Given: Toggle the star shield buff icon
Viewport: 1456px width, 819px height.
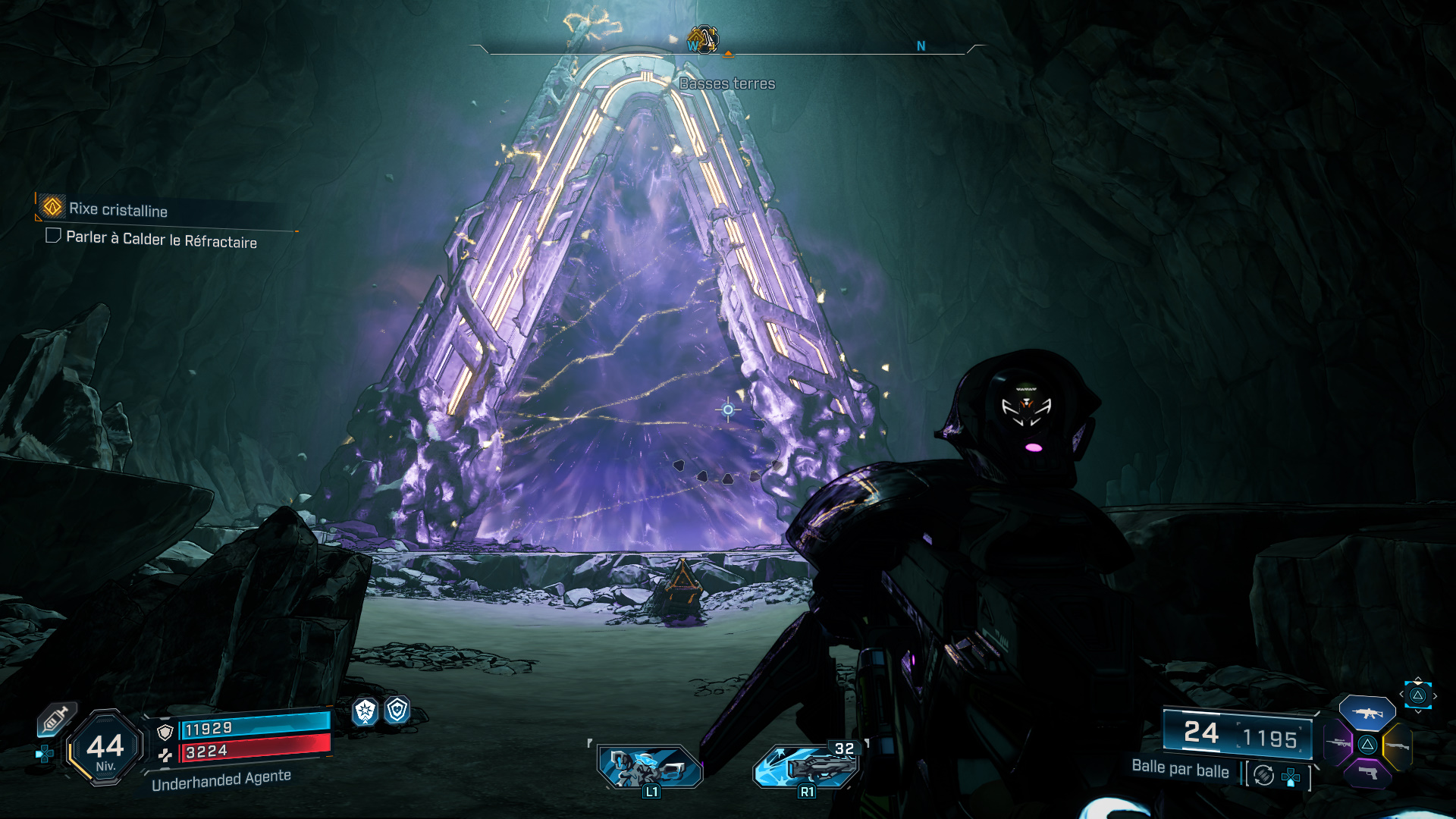Looking at the screenshot, I should tap(364, 711).
